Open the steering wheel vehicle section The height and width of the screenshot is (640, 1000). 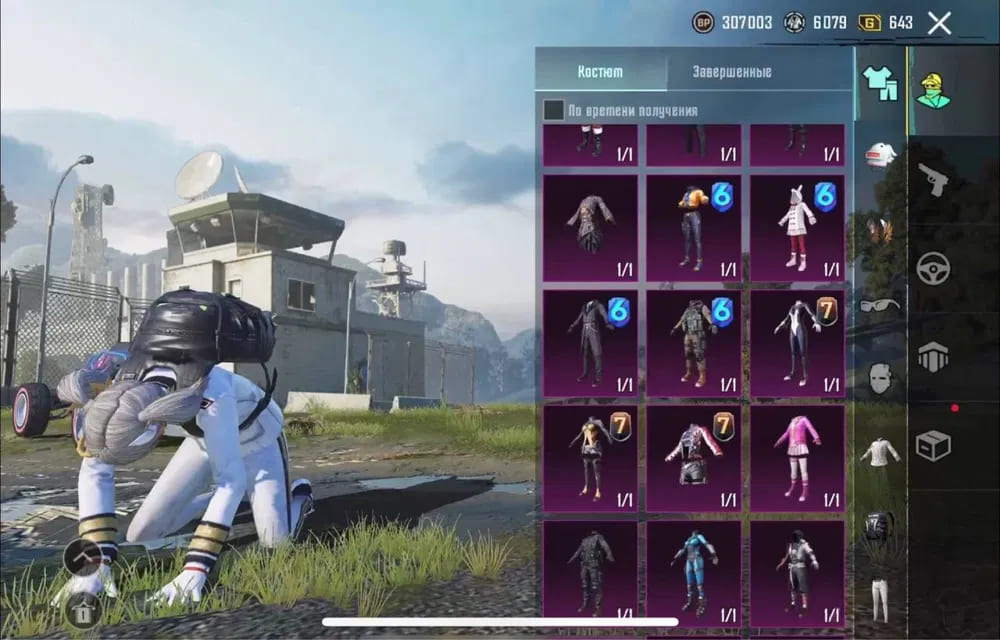933,268
